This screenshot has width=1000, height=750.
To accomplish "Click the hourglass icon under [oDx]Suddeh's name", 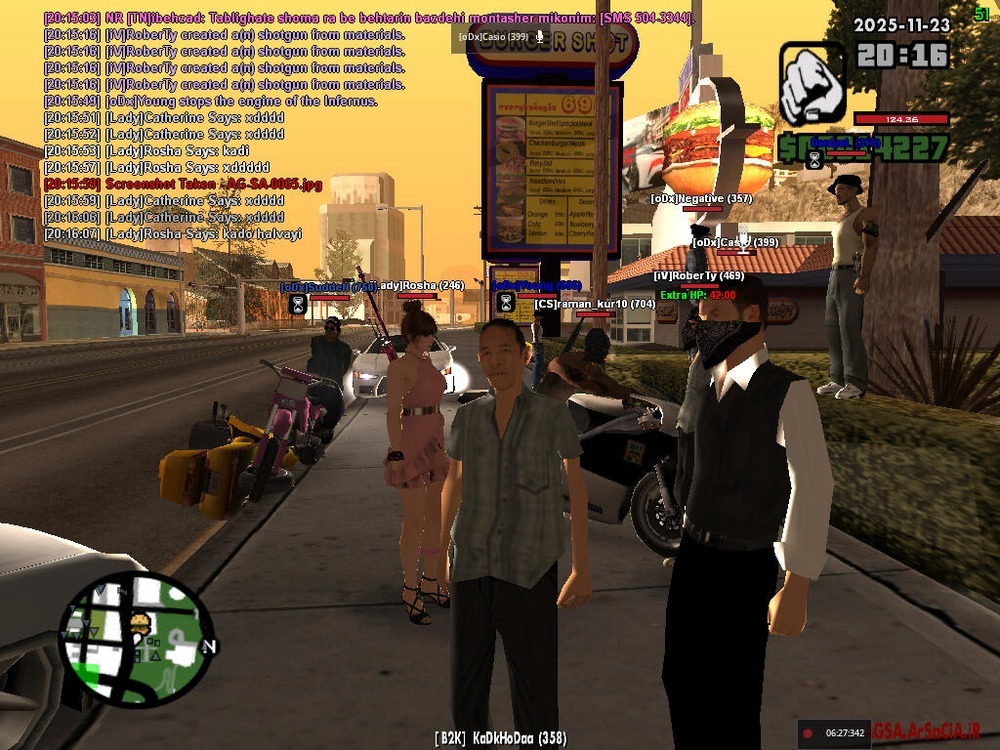I will click(x=298, y=303).
